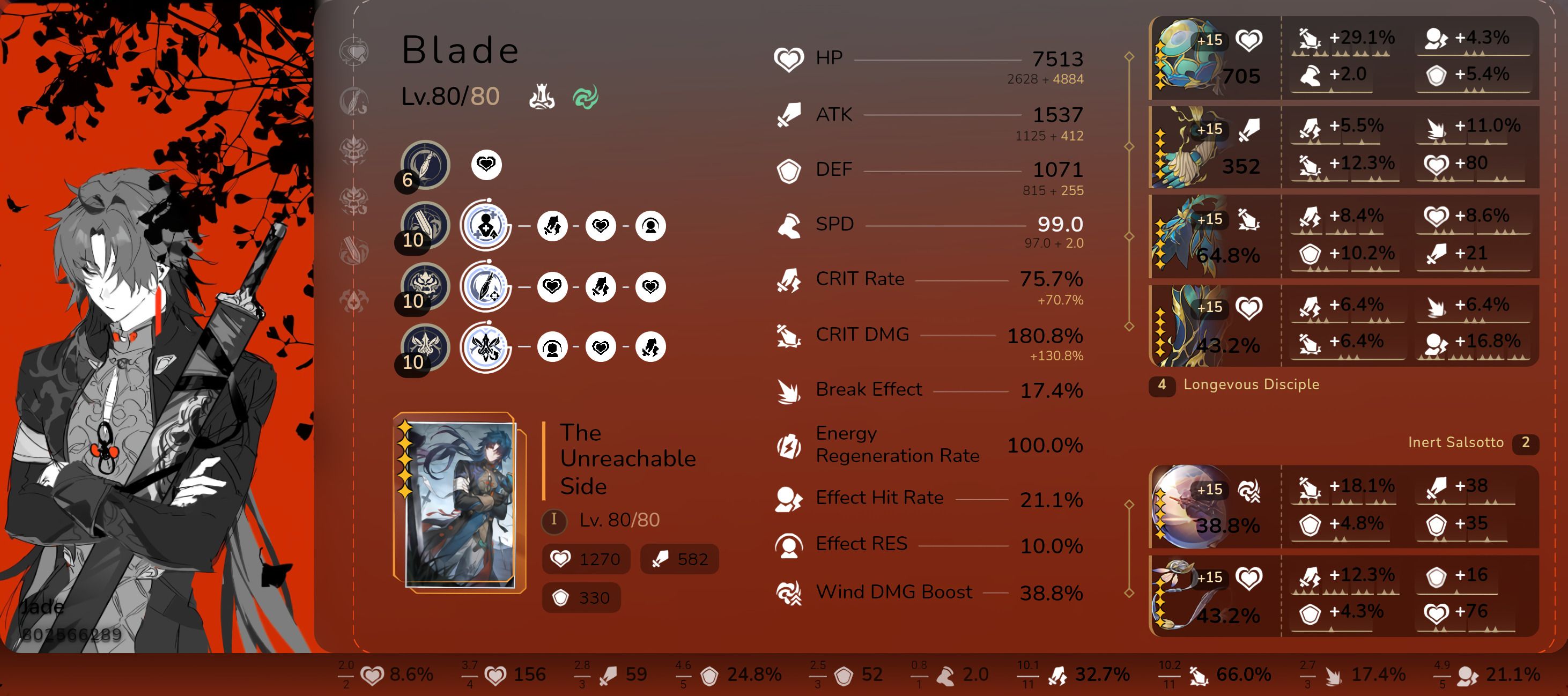Toggle the CRIT DMG minor trace node after the Ultimate
The height and width of the screenshot is (696, 1568).
pos(601,286)
